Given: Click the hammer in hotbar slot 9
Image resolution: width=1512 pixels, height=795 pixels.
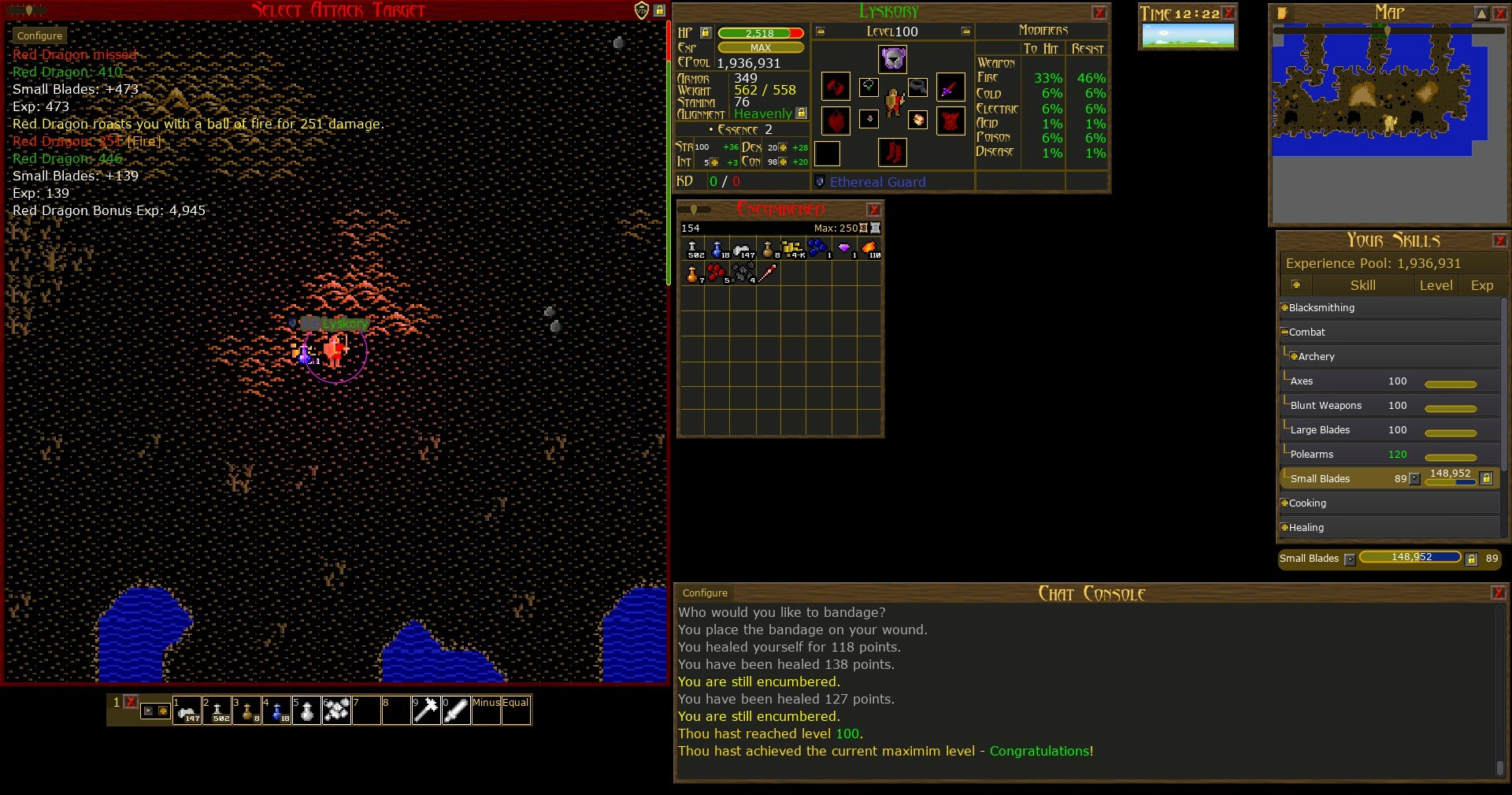Looking at the screenshot, I should click(x=425, y=710).
